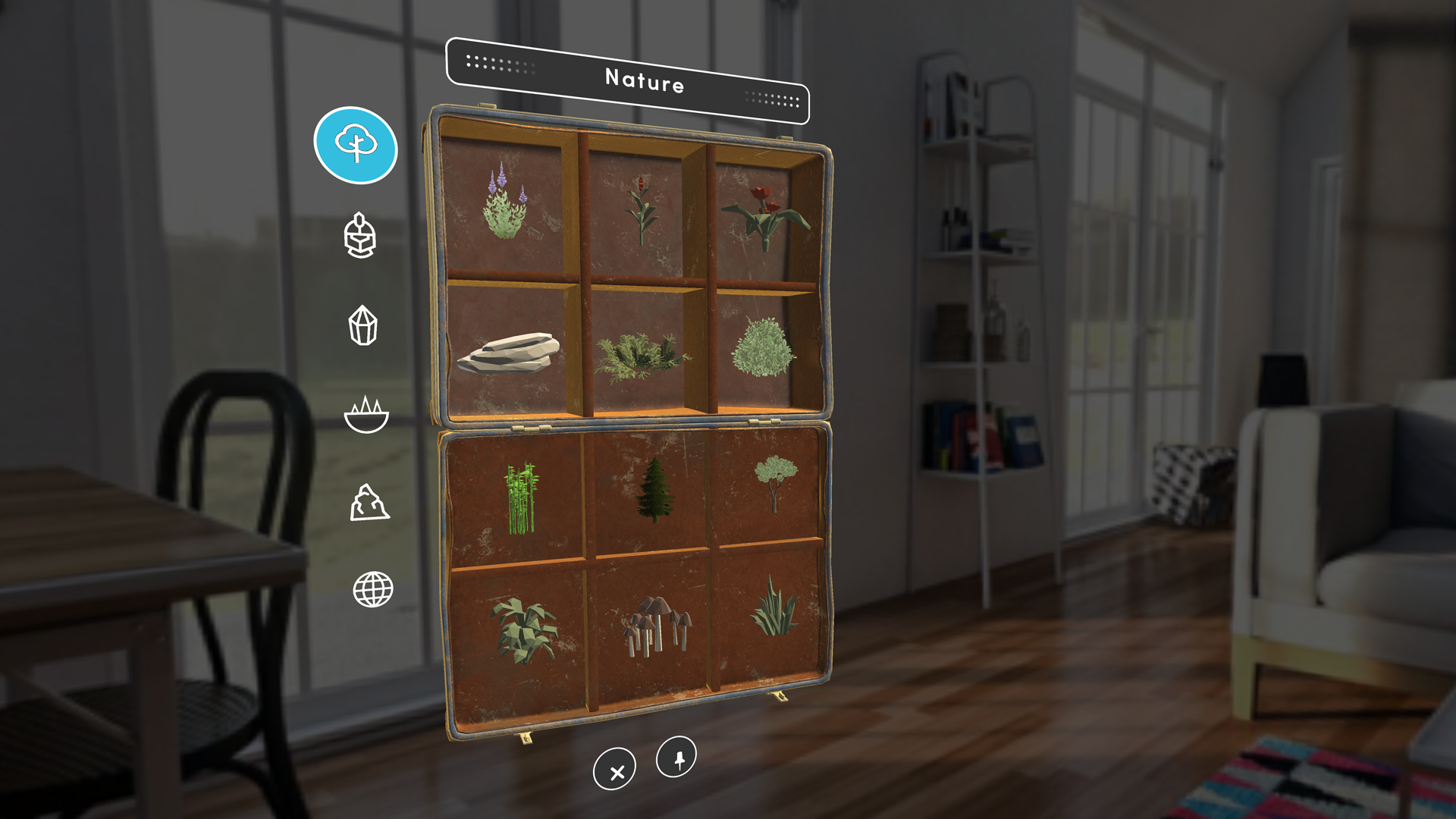Select the broad-leaf tropical plant

click(x=525, y=629)
